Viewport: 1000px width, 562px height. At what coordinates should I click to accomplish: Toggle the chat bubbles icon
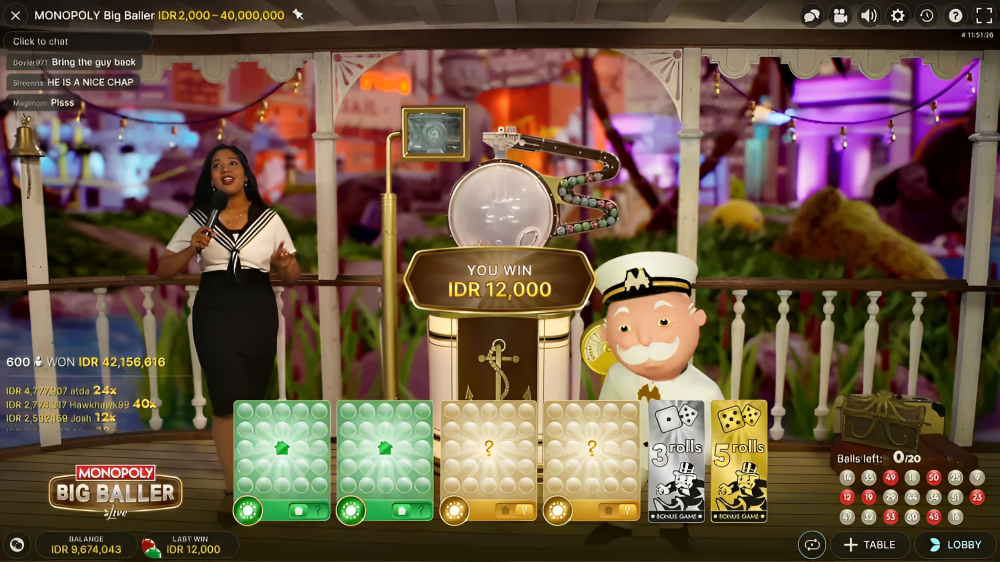(x=811, y=16)
